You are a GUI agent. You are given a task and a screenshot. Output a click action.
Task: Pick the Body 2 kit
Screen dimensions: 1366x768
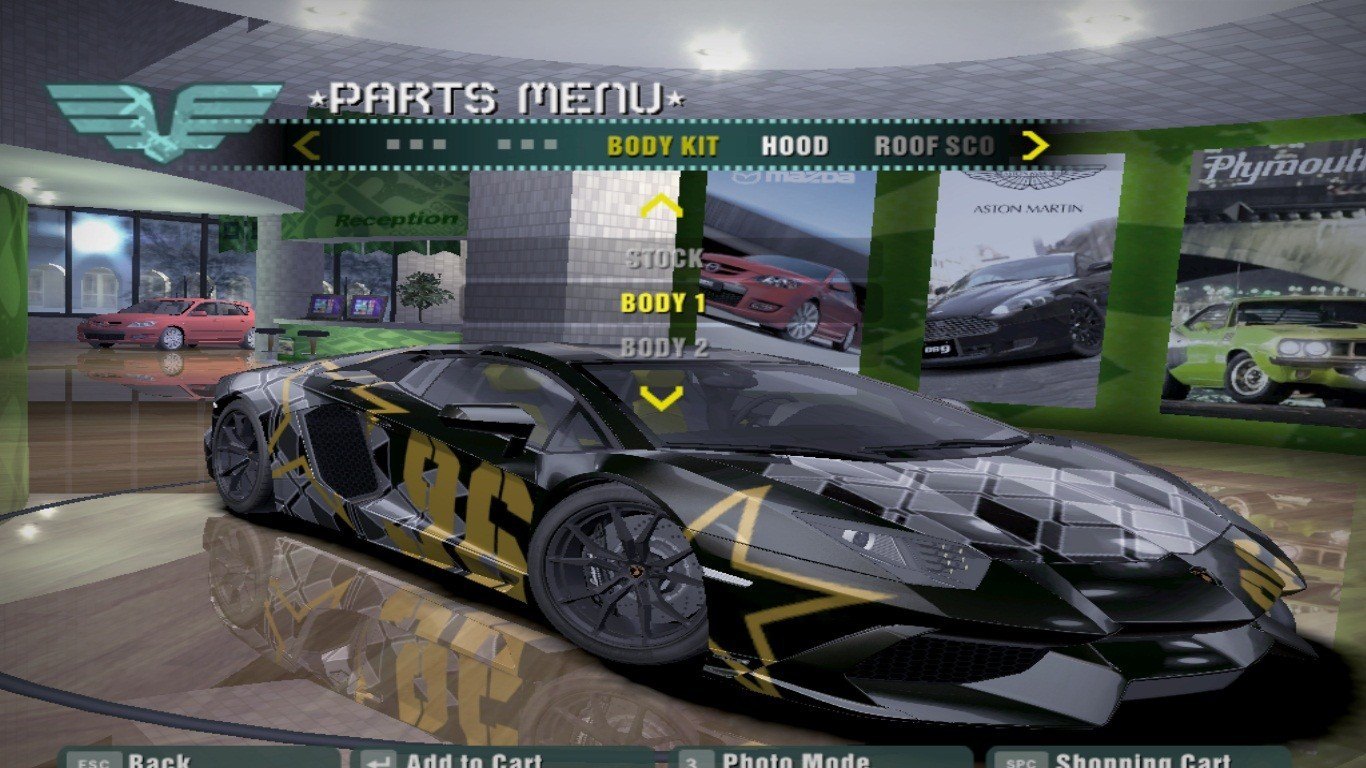[664, 348]
